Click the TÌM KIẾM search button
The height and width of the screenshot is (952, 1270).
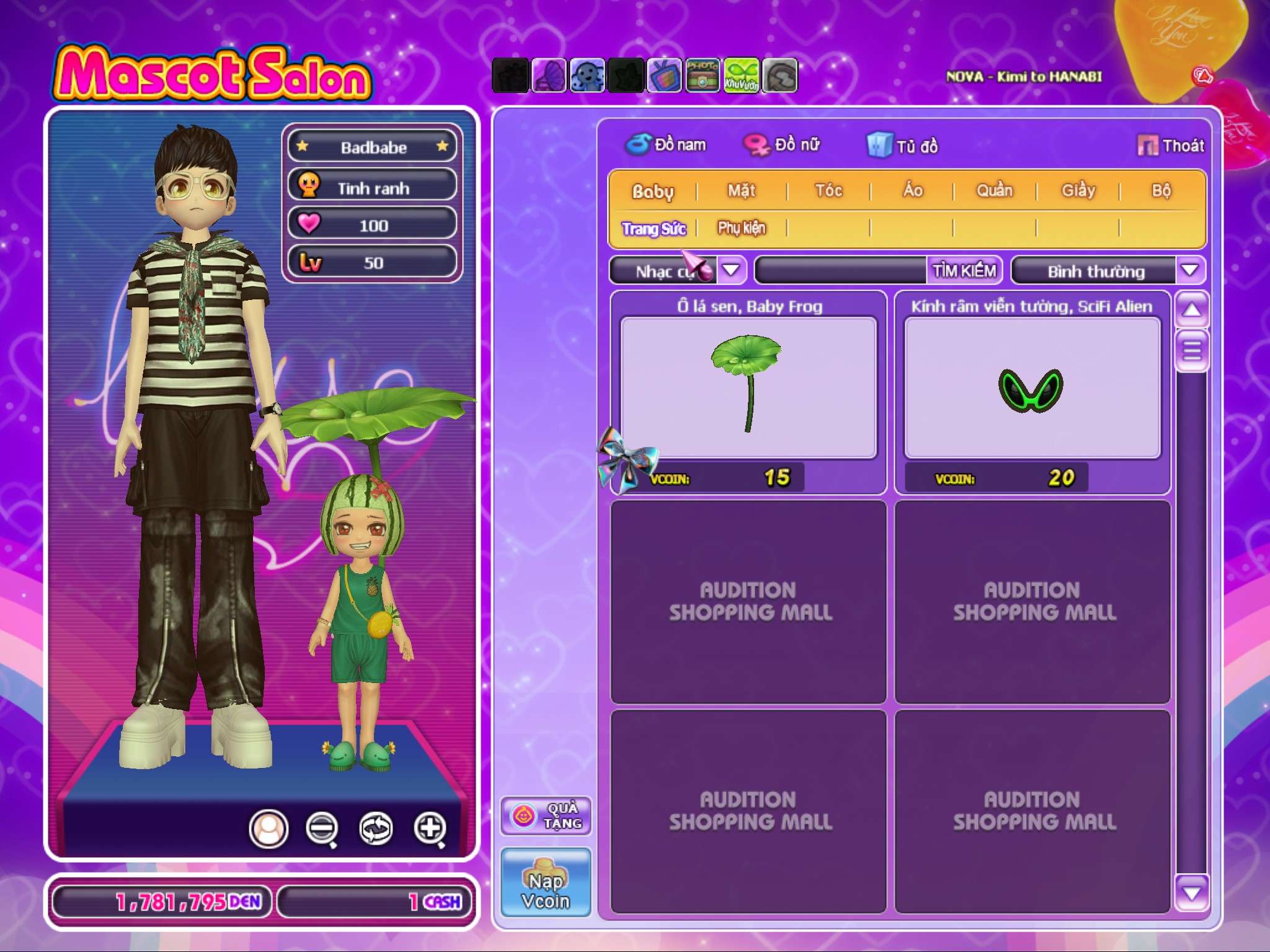pyautogui.click(x=964, y=271)
